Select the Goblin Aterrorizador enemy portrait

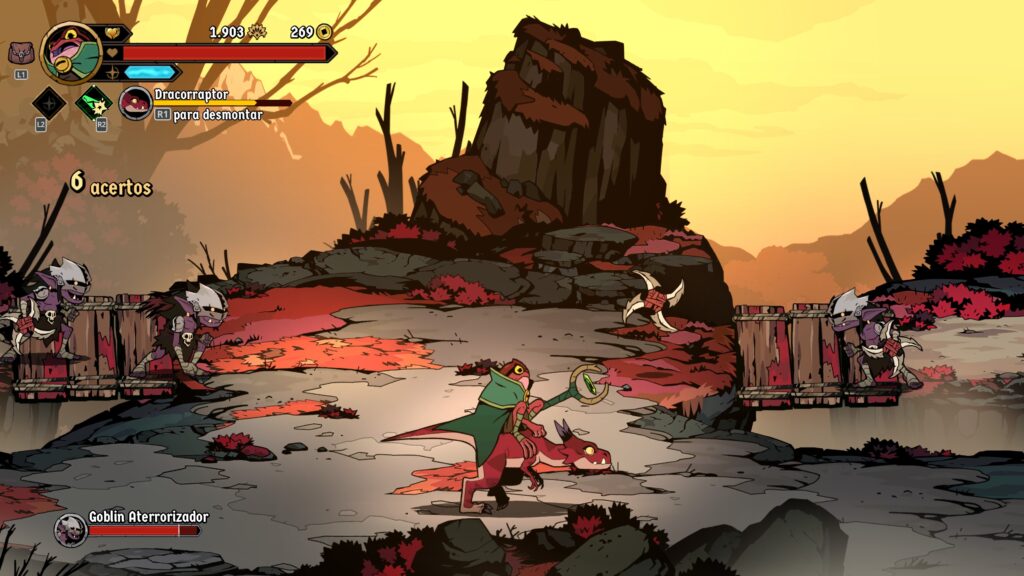click(71, 529)
